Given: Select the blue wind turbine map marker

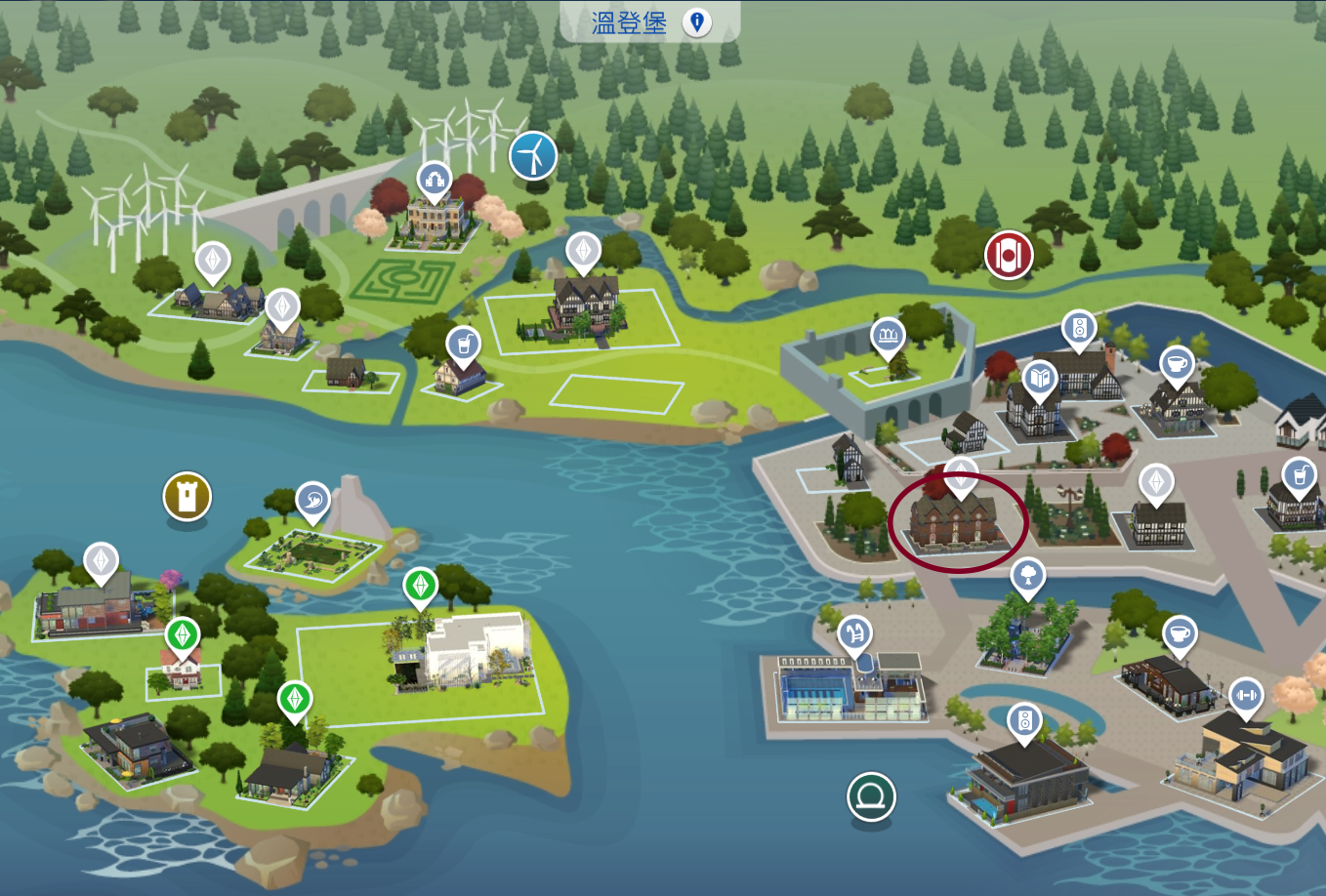Looking at the screenshot, I should [533, 155].
